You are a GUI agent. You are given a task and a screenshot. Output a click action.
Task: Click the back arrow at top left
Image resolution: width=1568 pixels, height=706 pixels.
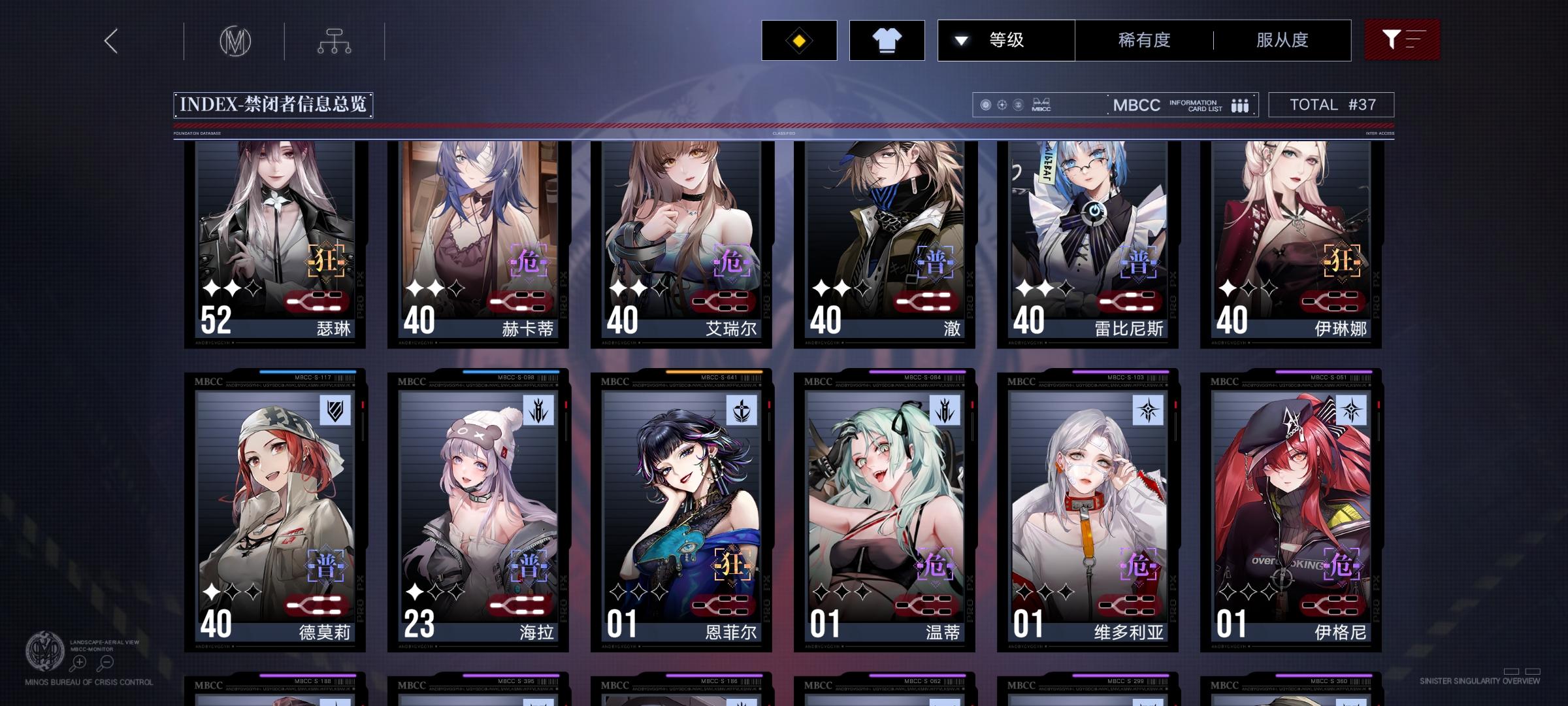(x=110, y=41)
